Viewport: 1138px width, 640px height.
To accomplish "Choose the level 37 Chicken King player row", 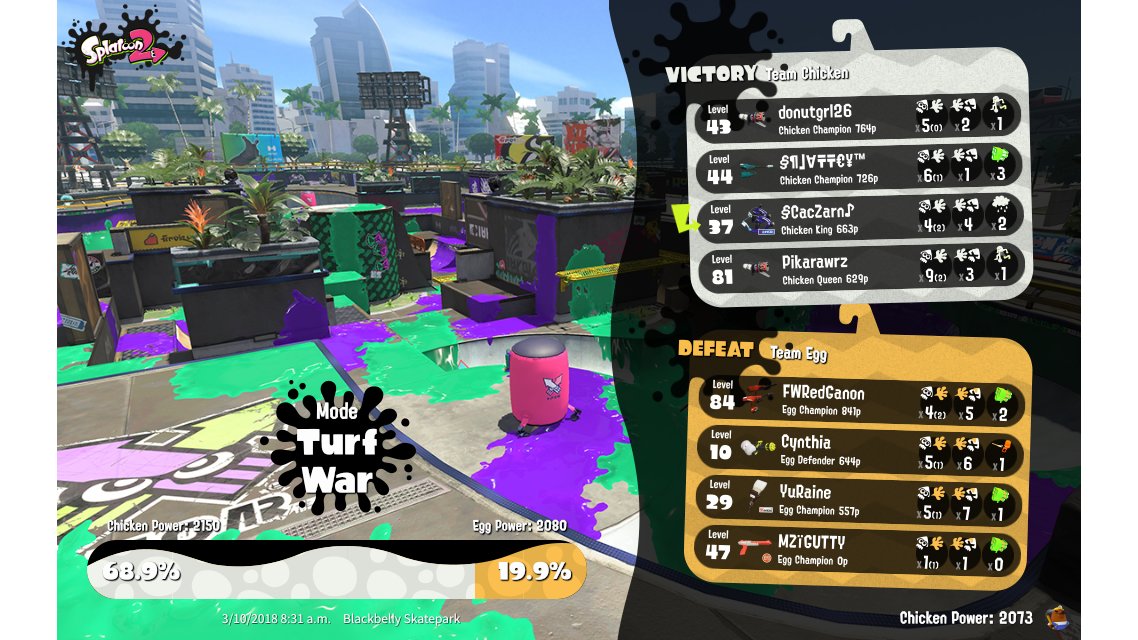I will [x=860, y=217].
